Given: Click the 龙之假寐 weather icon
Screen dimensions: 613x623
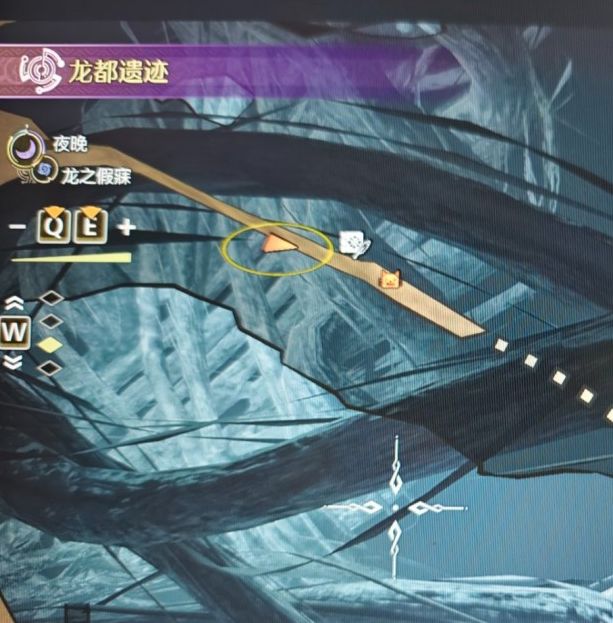Looking at the screenshot, I should point(46,173).
